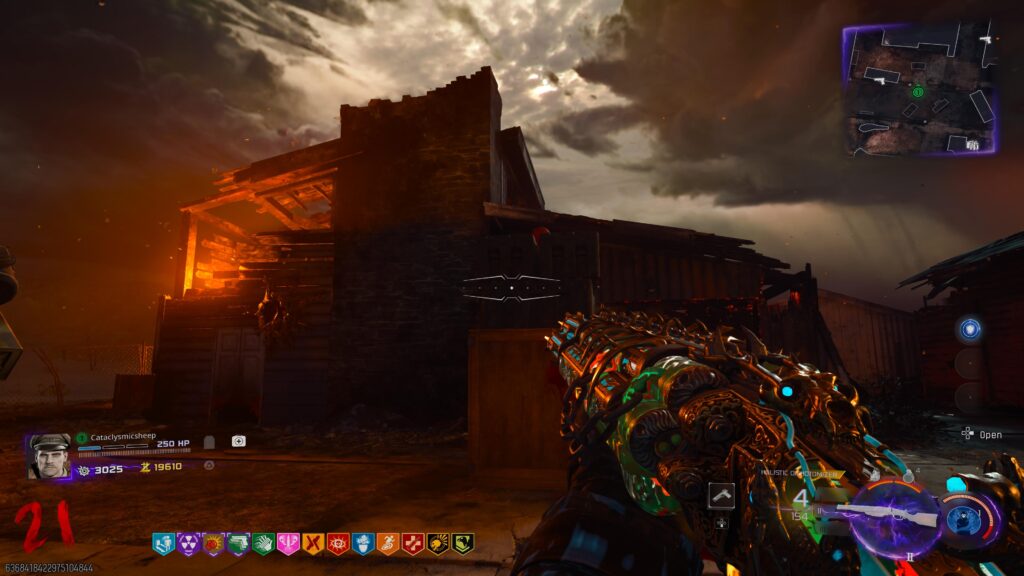The height and width of the screenshot is (576, 1024).
Task: Click the pink perk icon
Action: click(288, 544)
